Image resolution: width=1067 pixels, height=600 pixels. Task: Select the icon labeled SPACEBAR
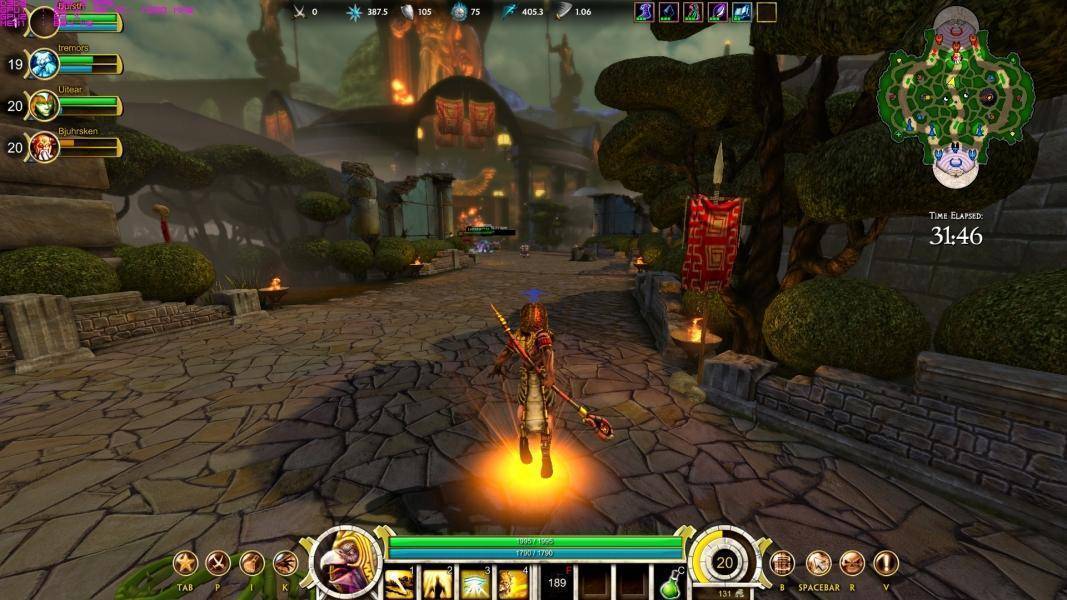click(x=819, y=563)
